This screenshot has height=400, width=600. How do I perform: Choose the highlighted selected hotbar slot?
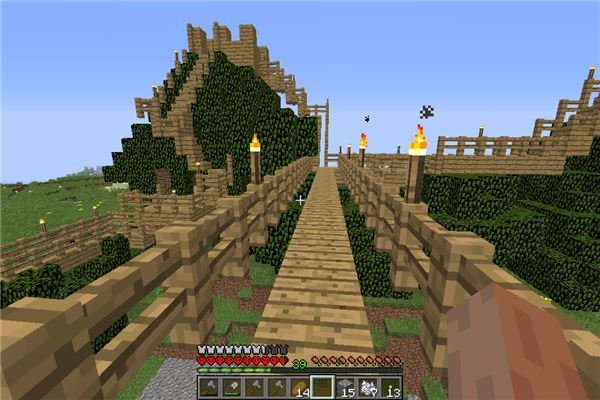pos(322,387)
